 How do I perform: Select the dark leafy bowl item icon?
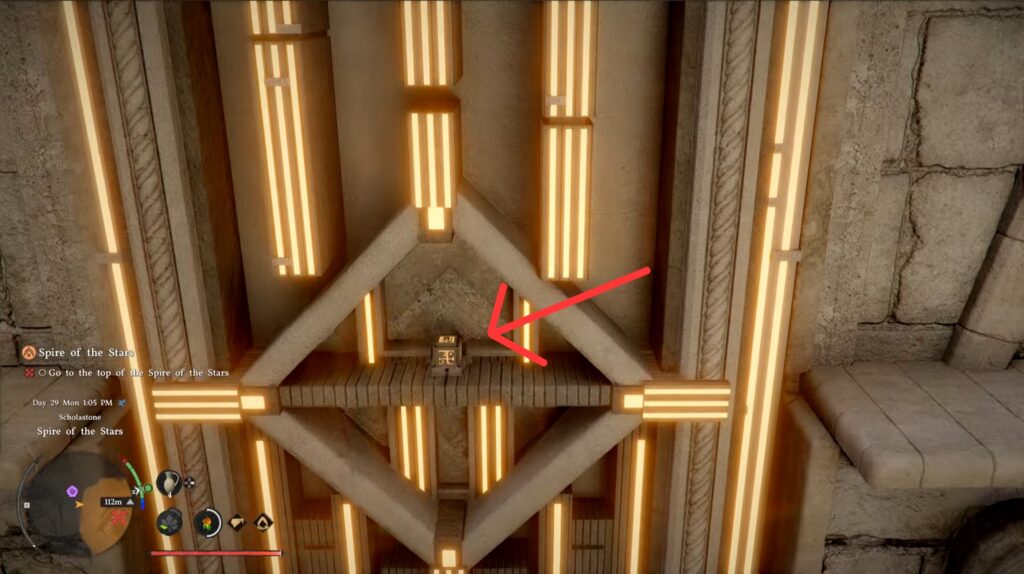(x=171, y=522)
